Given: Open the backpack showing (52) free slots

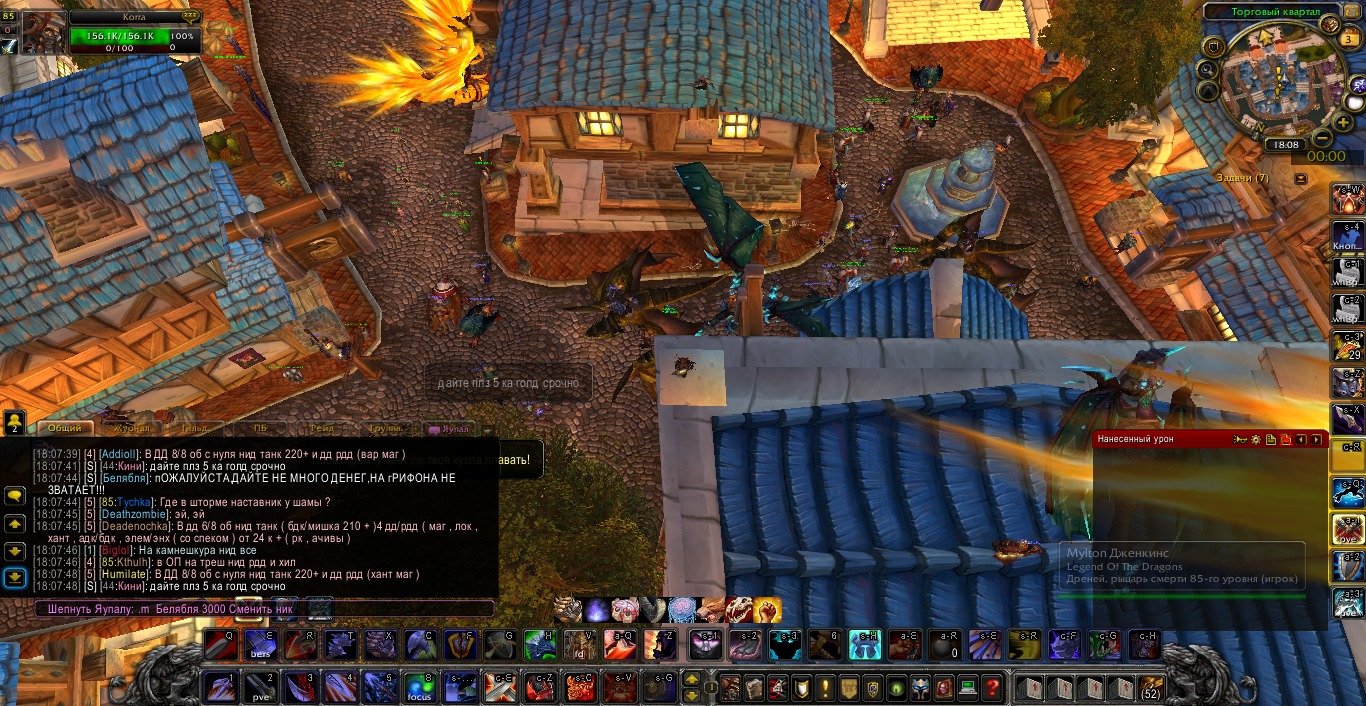Looking at the screenshot, I should coord(1151,688).
